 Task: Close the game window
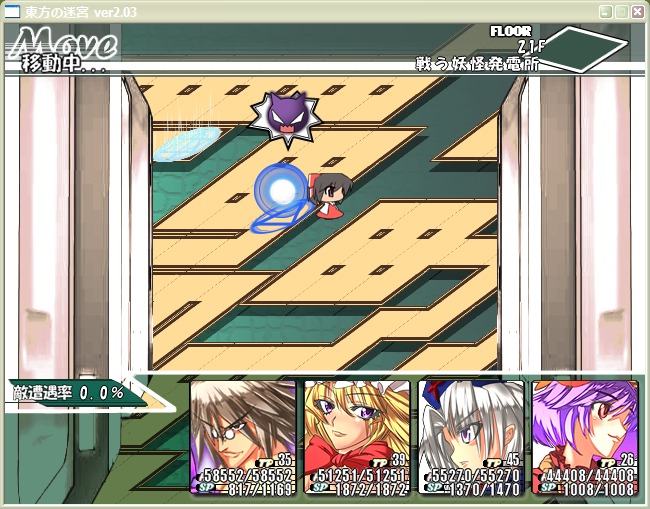pyautogui.click(x=637, y=12)
